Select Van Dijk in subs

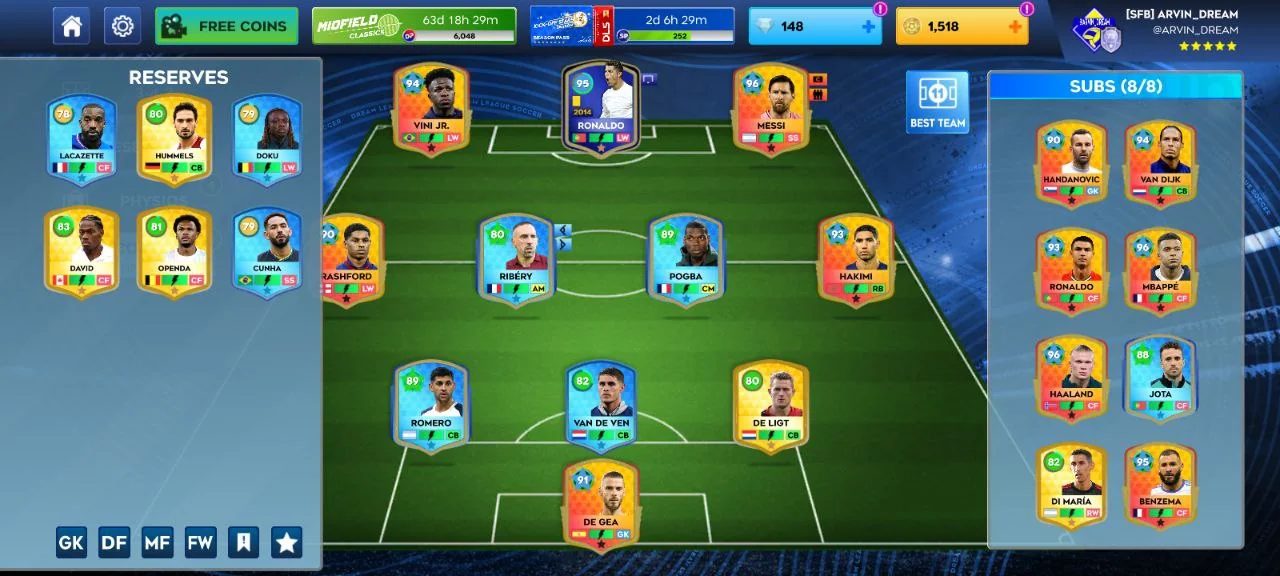pos(1160,162)
